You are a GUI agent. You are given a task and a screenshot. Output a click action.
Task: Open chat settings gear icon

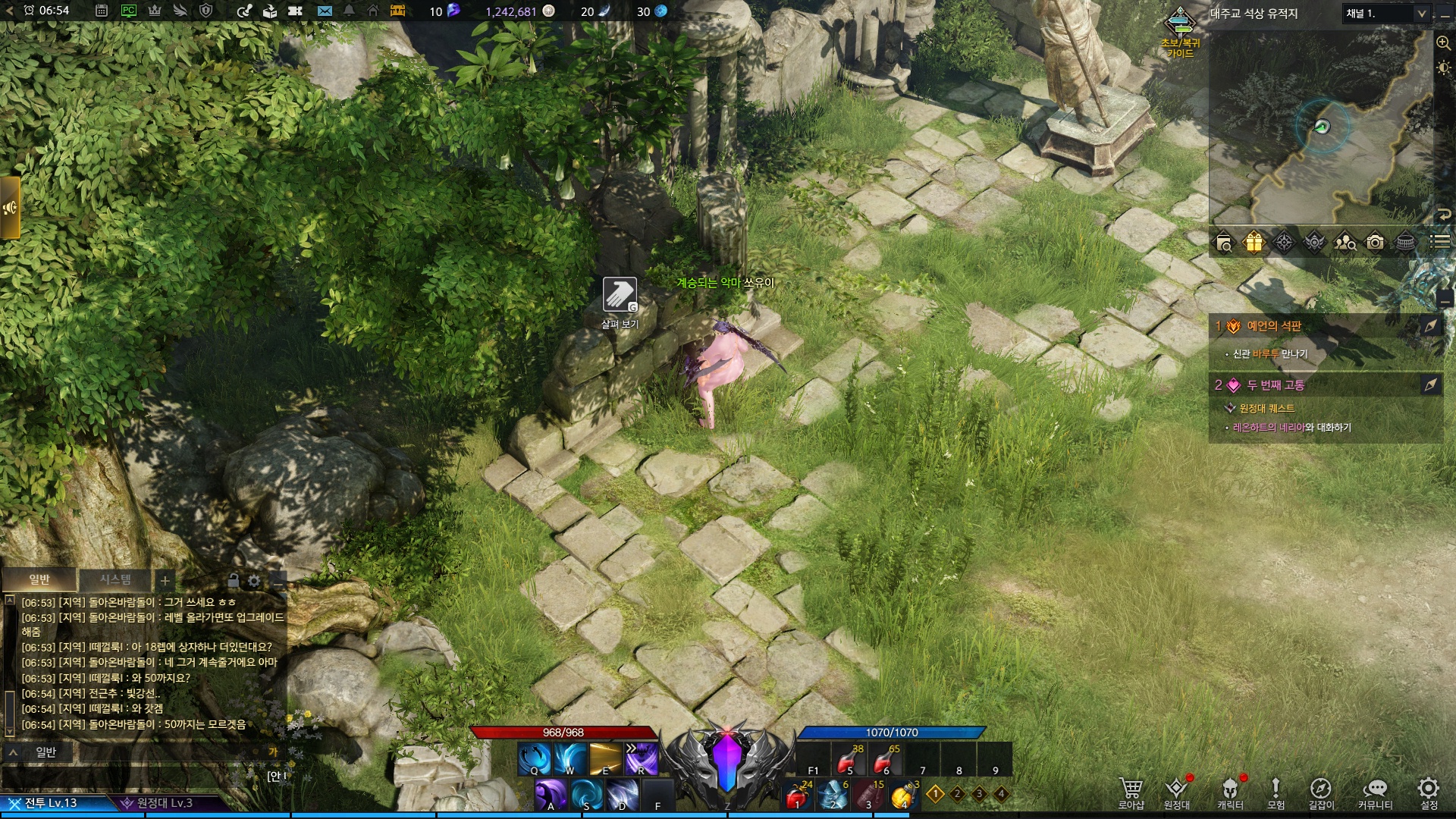click(254, 581)
